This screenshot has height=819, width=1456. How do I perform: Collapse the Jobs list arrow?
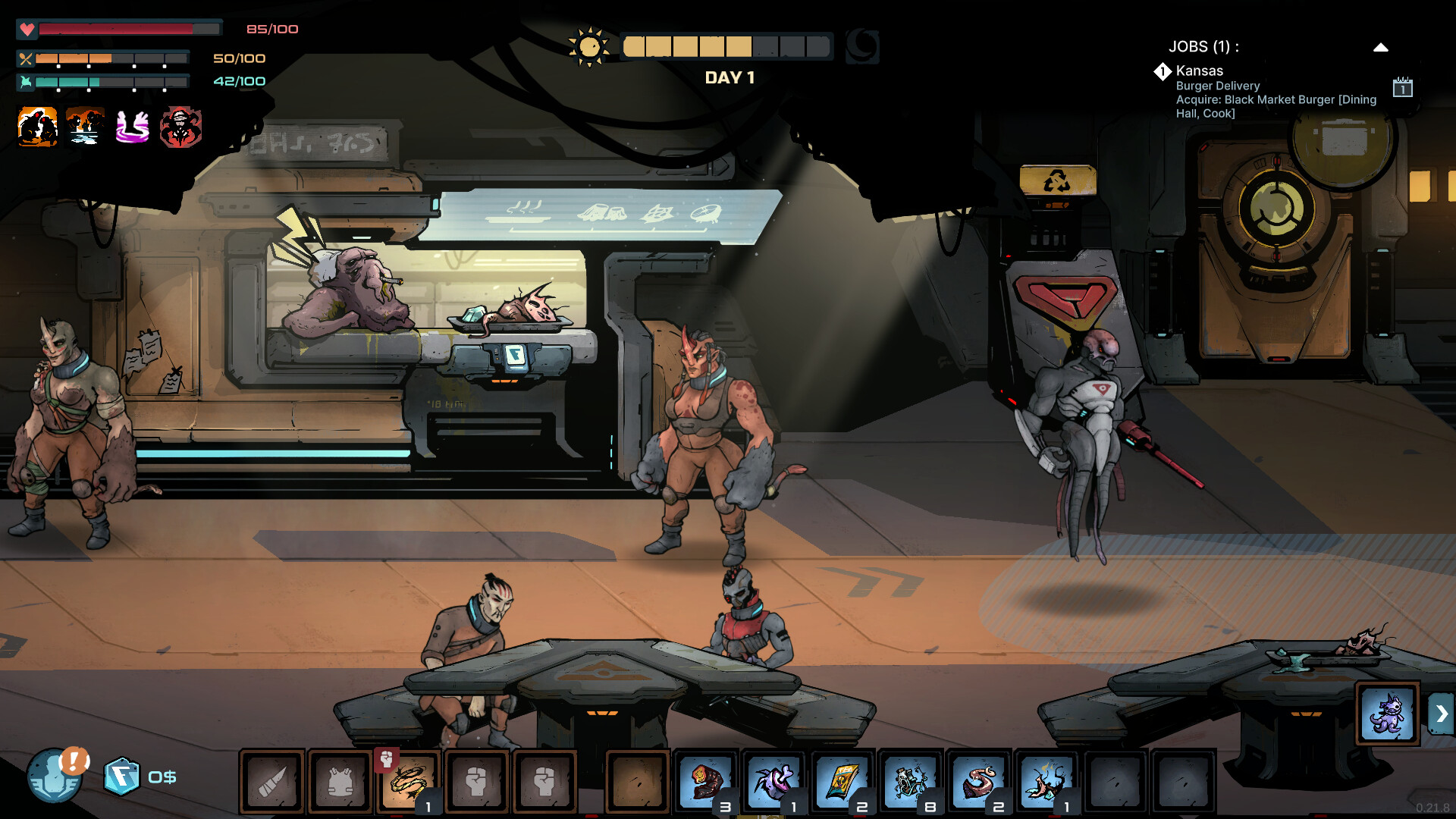point(1380,47)
